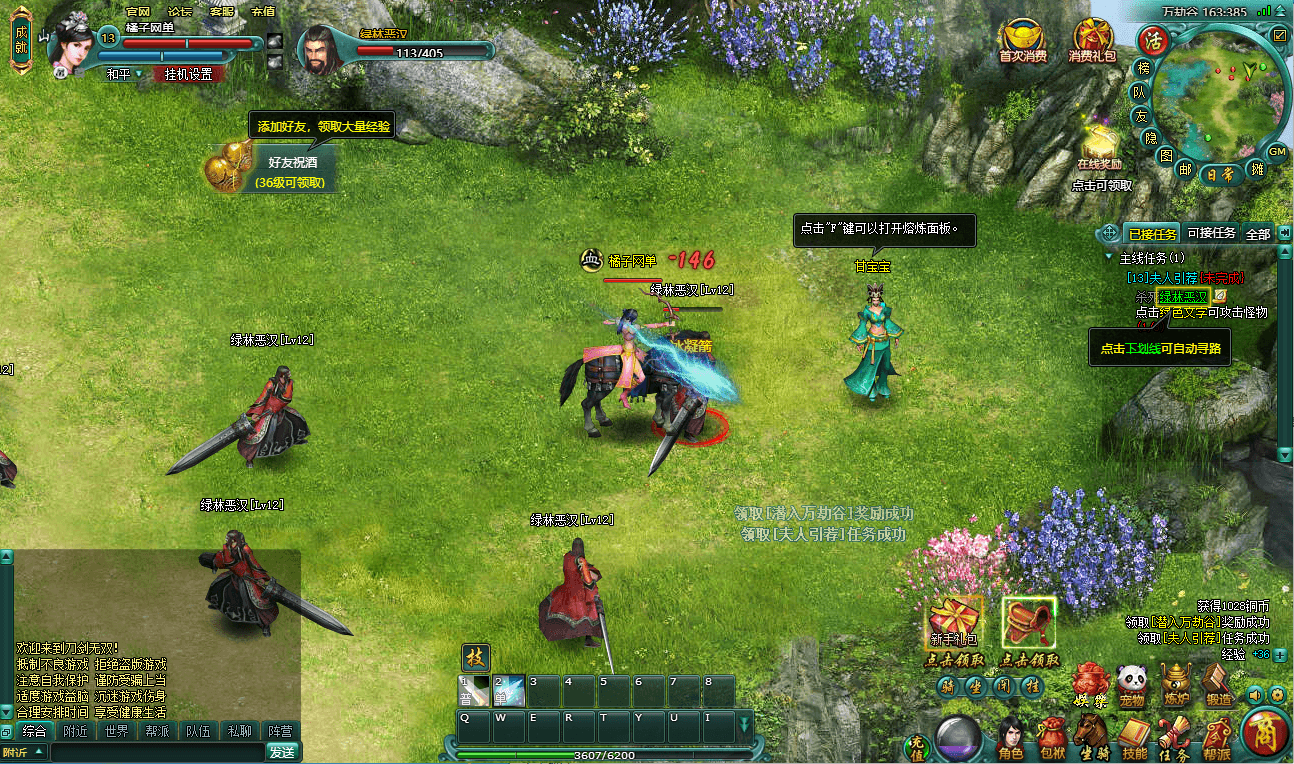Switch chat to the 世界 channel tab
1294x764 pixels.
click(x=116, y=731)
